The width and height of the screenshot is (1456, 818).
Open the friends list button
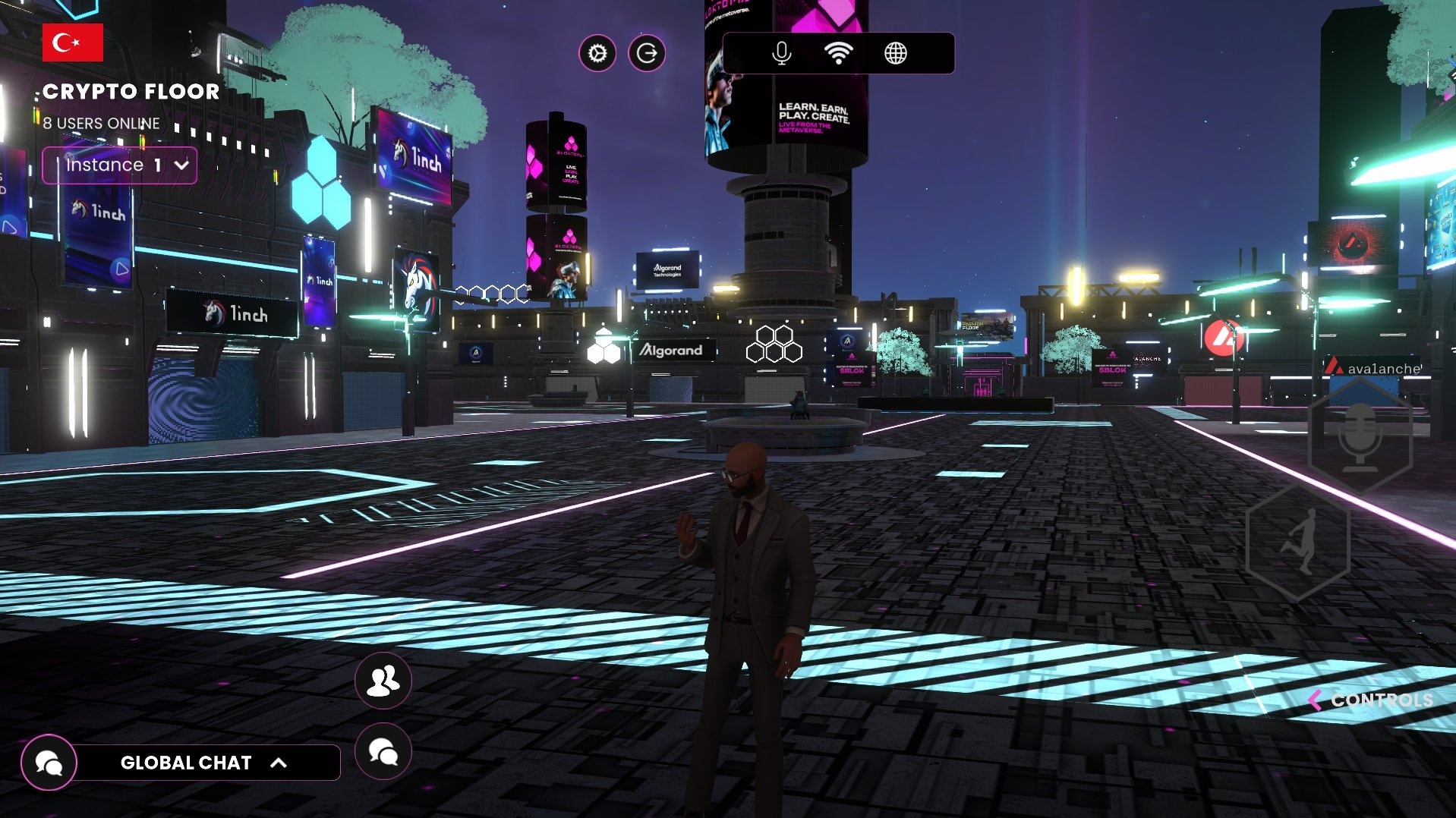pyautogui.click(x=383, y=681)
